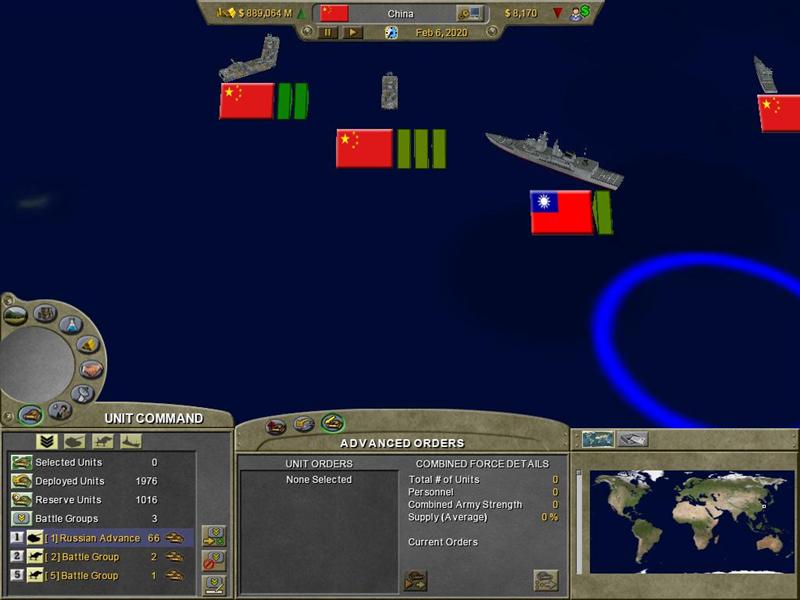Pause the game clock

[x=327, y=33]
